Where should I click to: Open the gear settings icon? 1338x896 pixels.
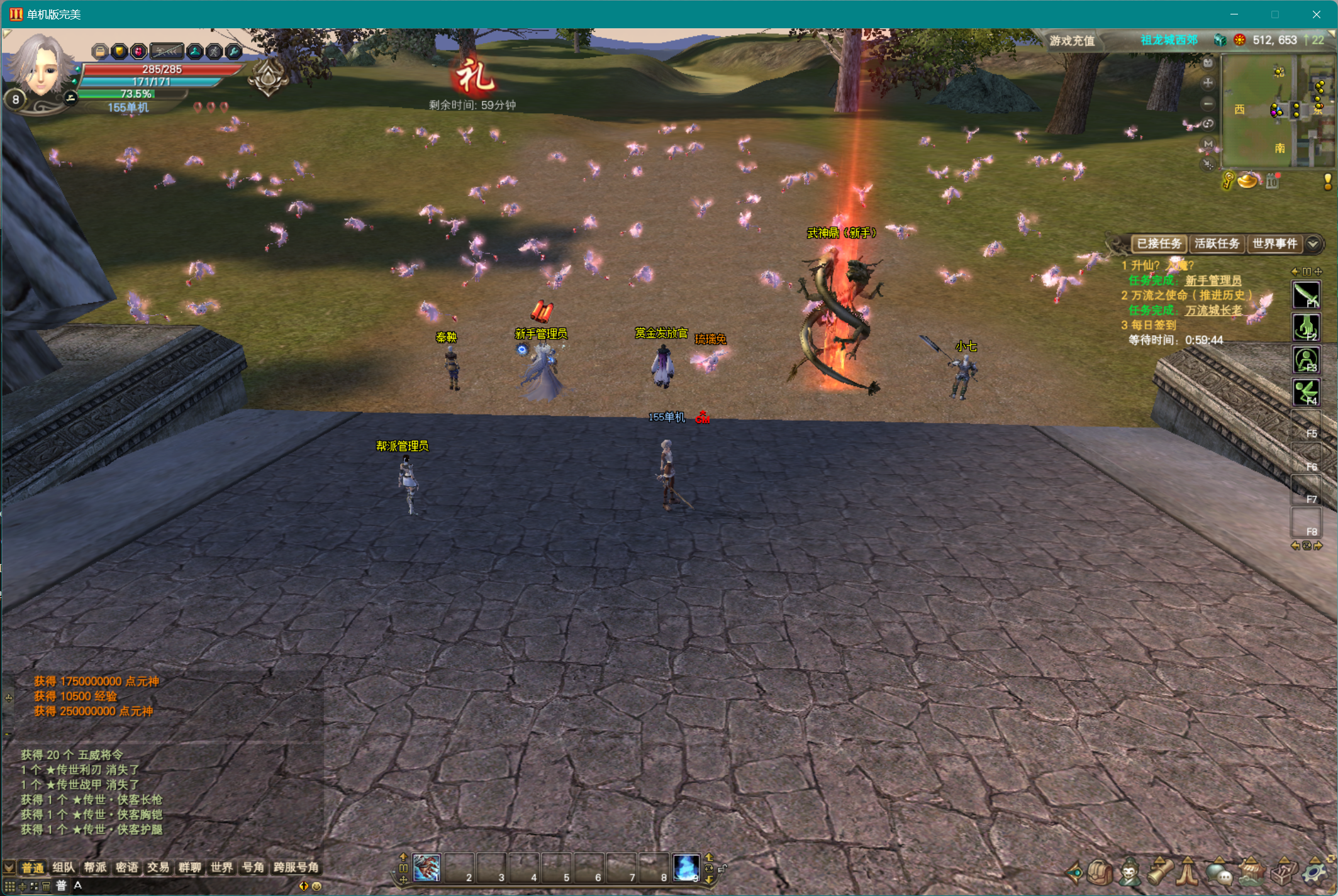1313,873
